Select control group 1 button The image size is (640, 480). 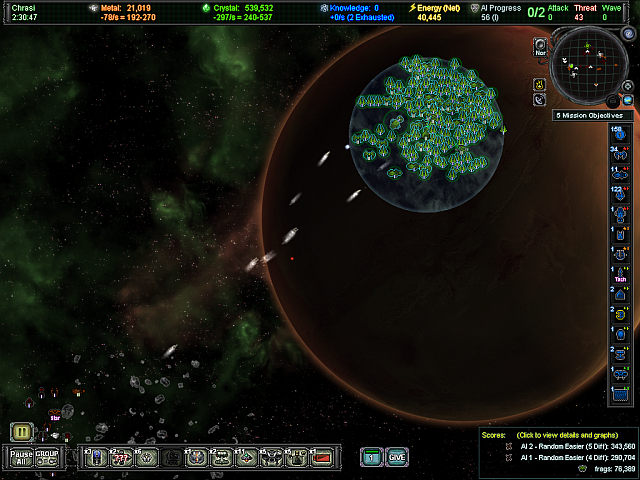[370, 457]
